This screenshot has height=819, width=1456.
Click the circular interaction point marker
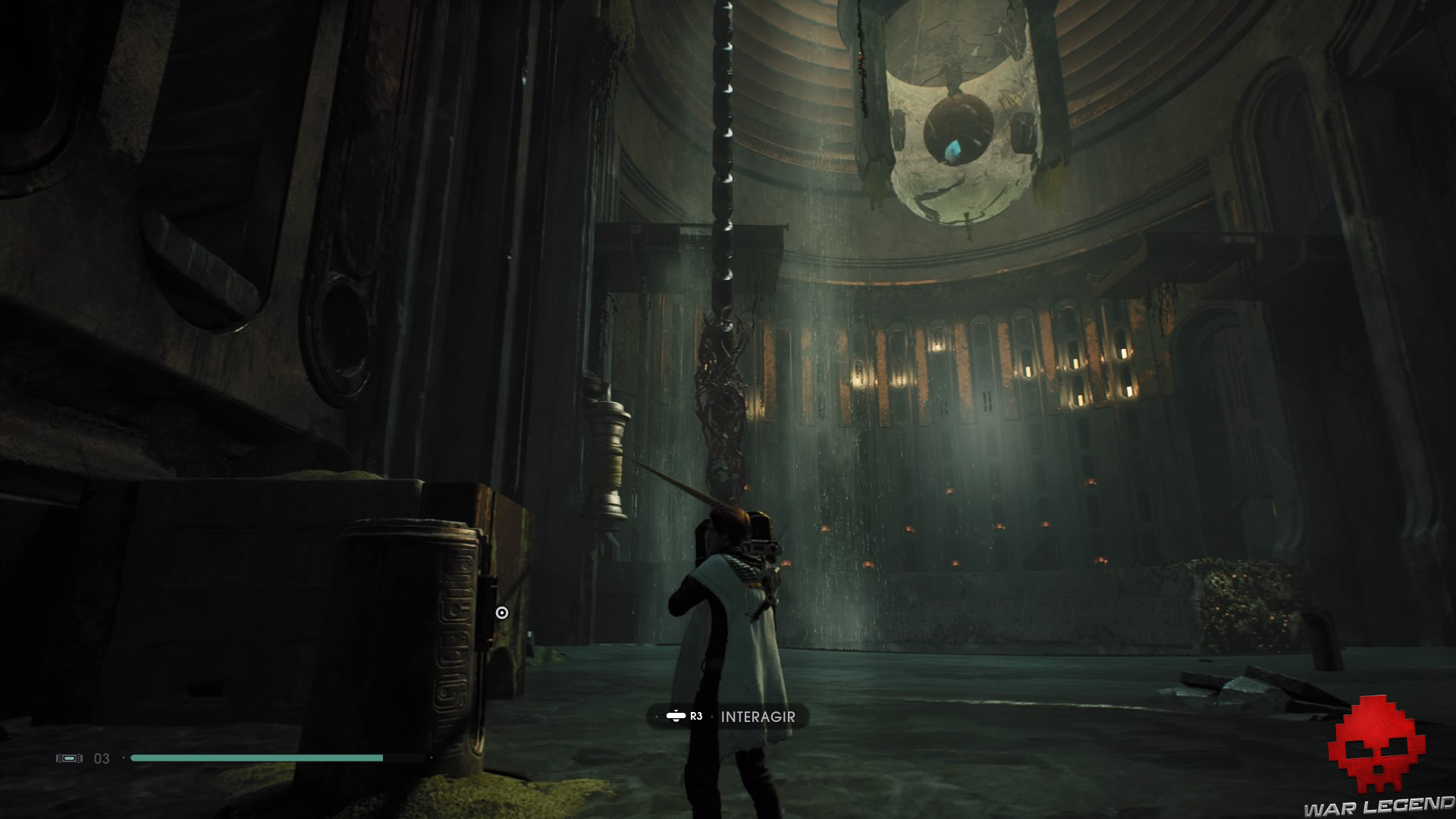[501, 613]
